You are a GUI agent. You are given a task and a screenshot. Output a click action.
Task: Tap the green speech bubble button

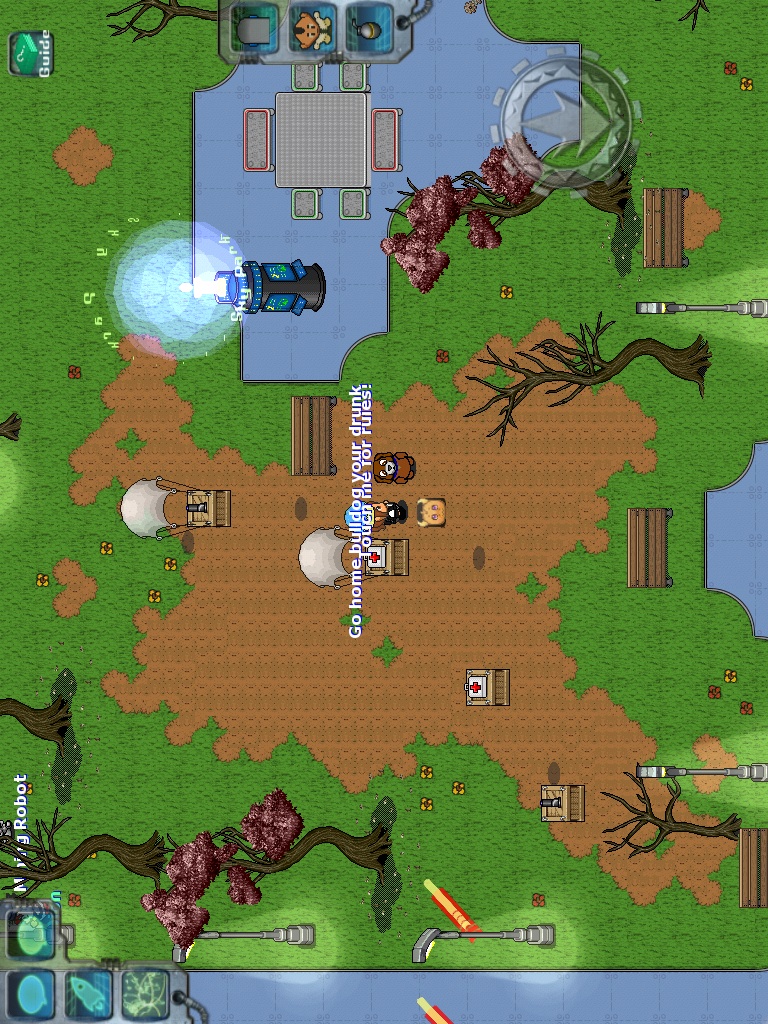point(34,935)
